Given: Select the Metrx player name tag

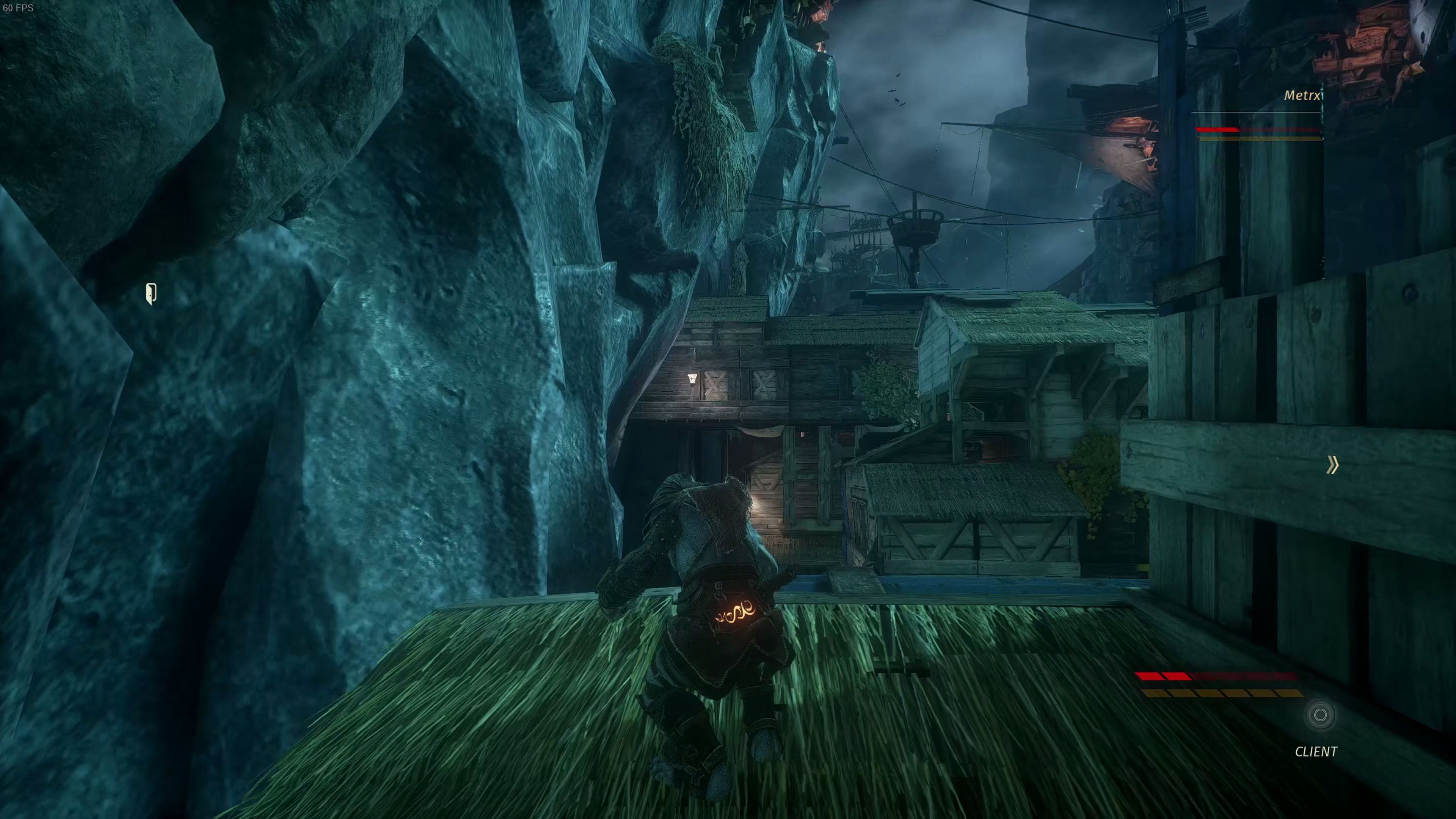Looking at the screenshot, I should (x=1302, y=96).
